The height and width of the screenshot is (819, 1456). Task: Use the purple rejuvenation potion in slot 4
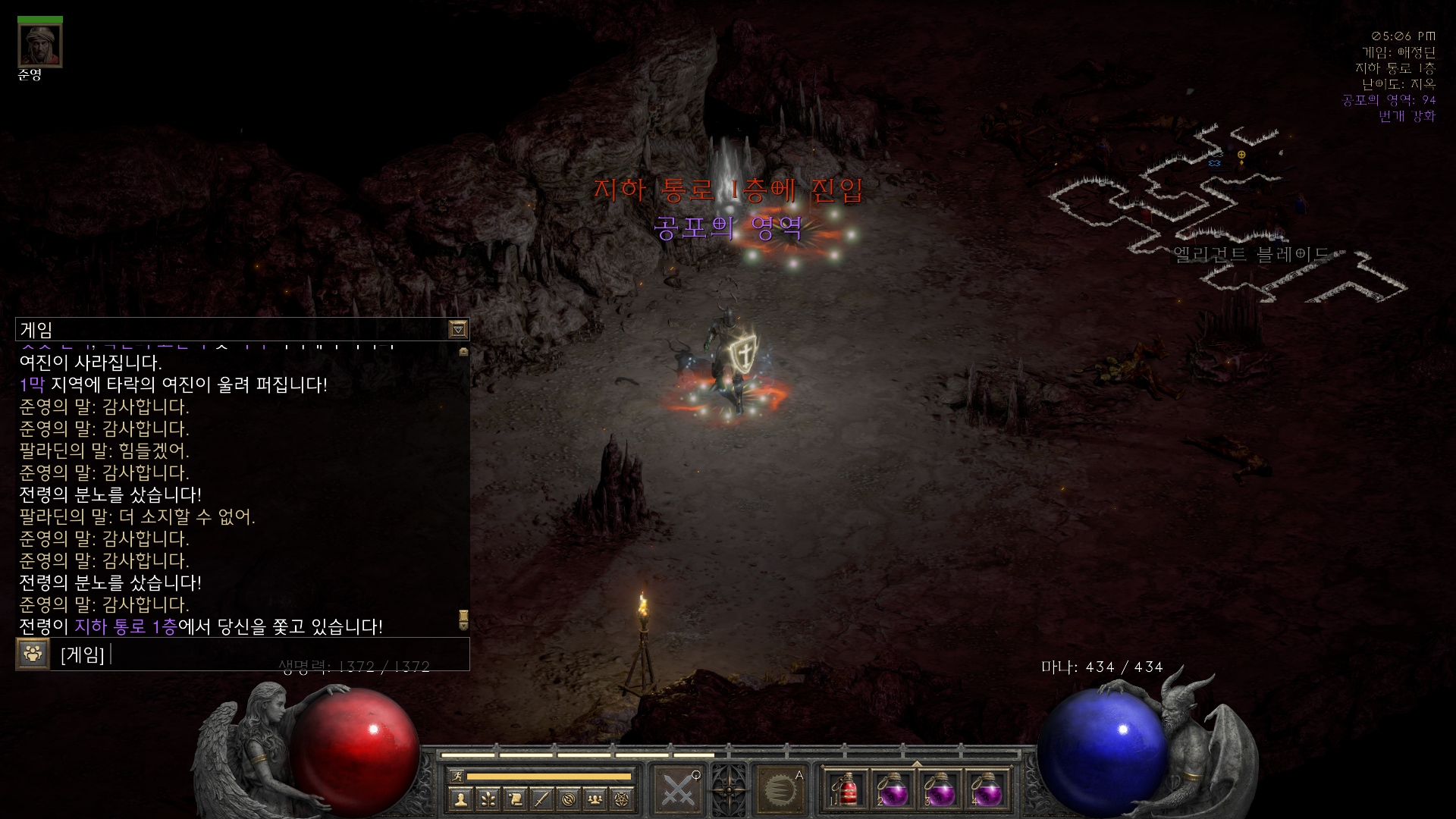987,790
